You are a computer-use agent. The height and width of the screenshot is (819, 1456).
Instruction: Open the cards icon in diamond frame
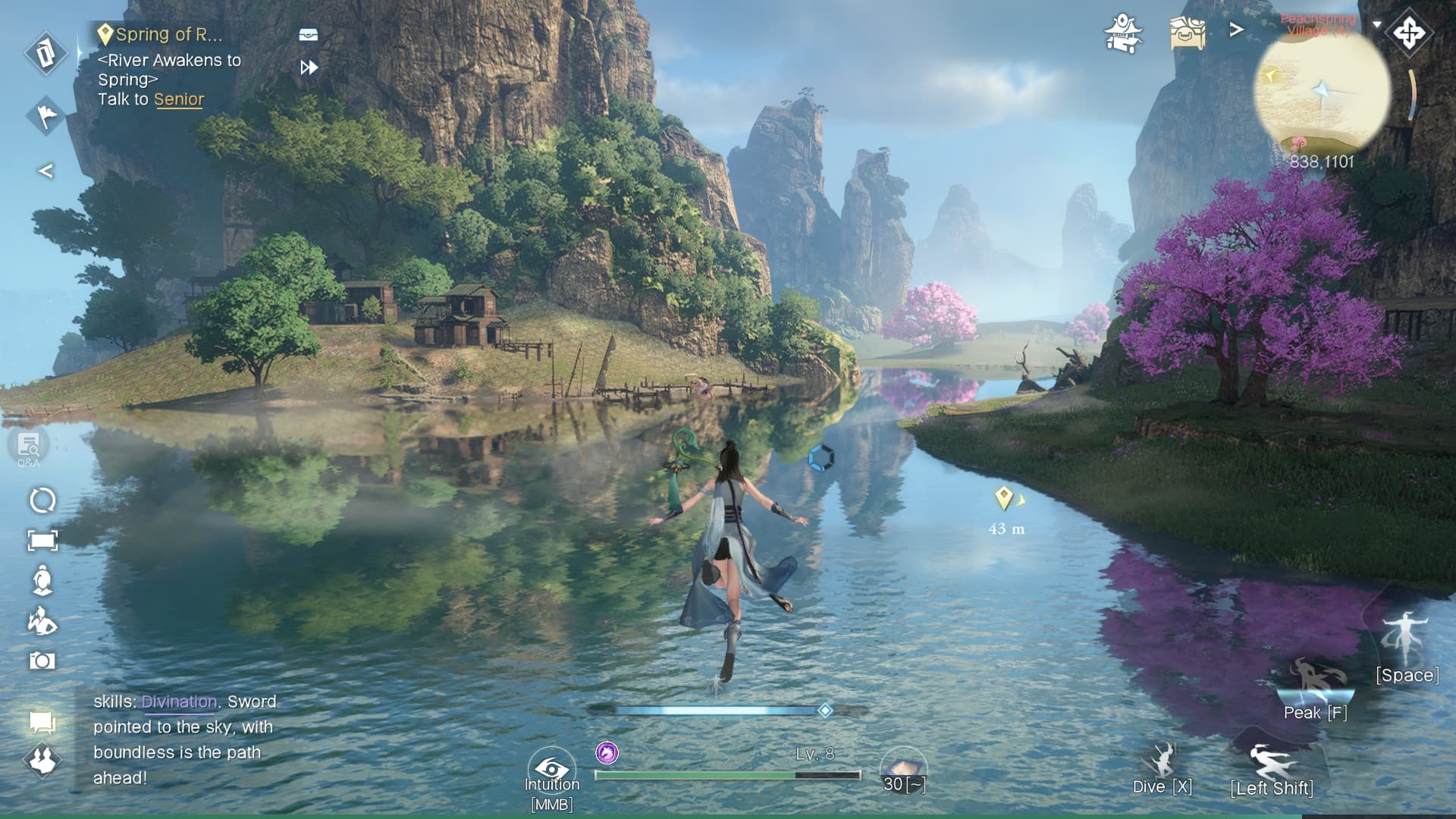point(45,53)
